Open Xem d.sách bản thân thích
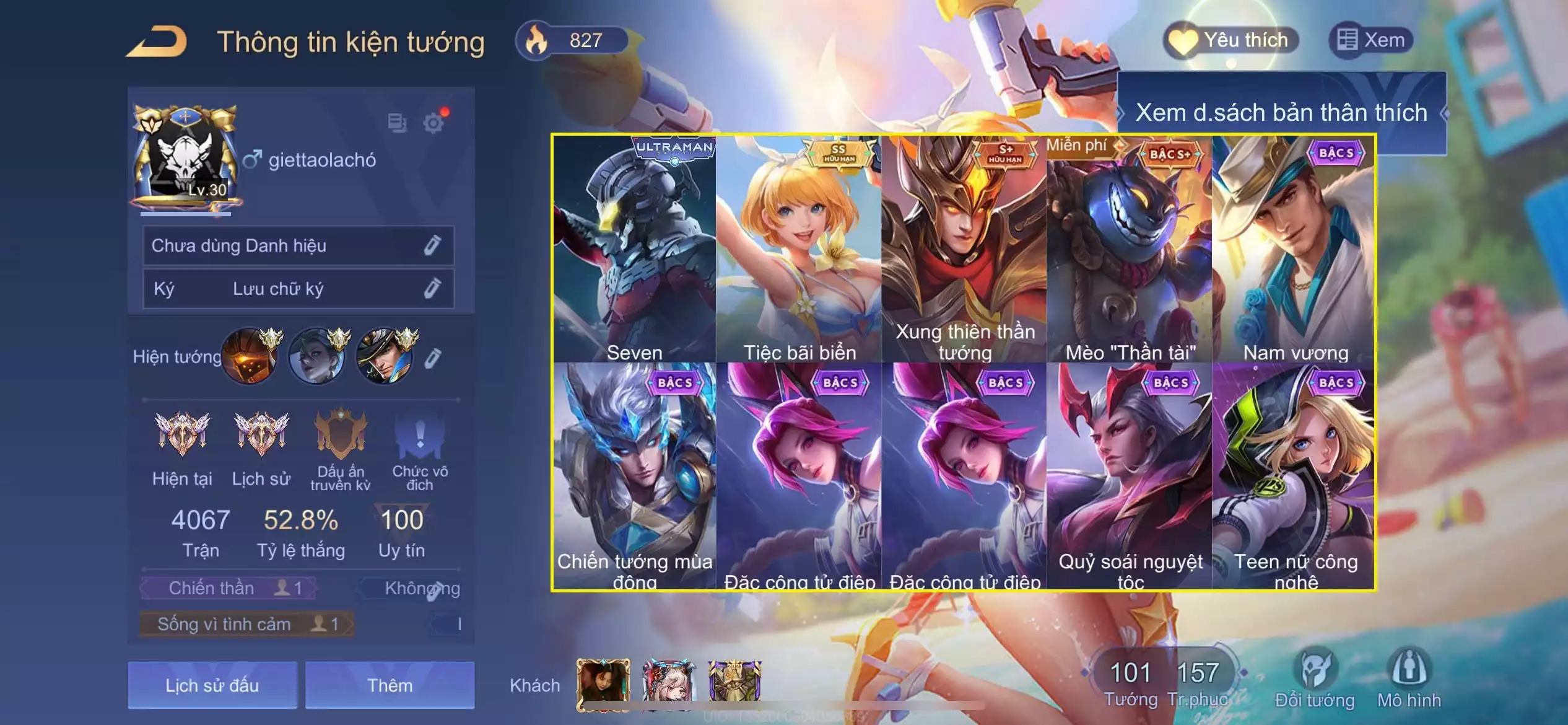 pyautogui.click(x=1281, y=113)
